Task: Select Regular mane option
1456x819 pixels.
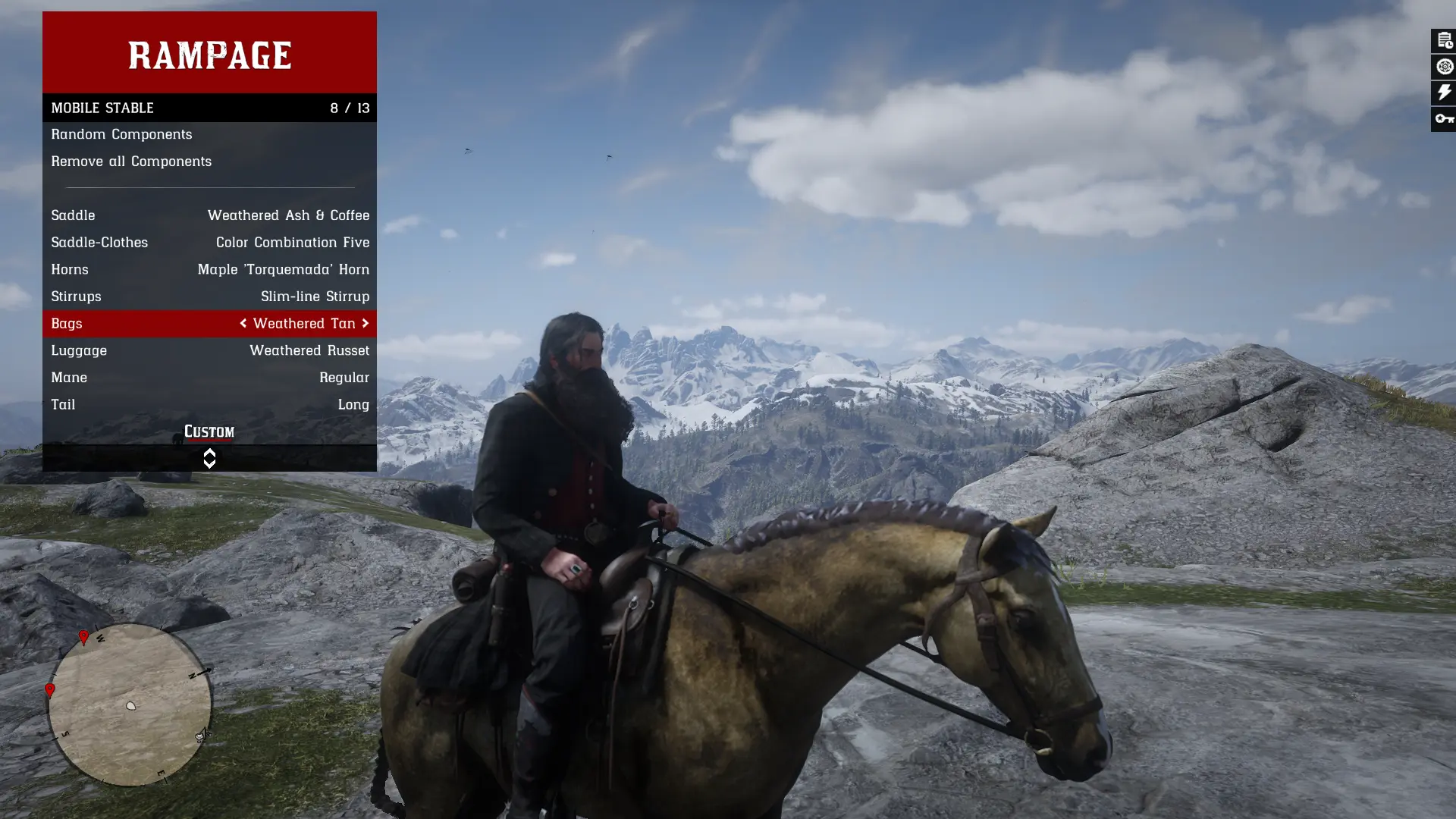Action: point(209,377)
